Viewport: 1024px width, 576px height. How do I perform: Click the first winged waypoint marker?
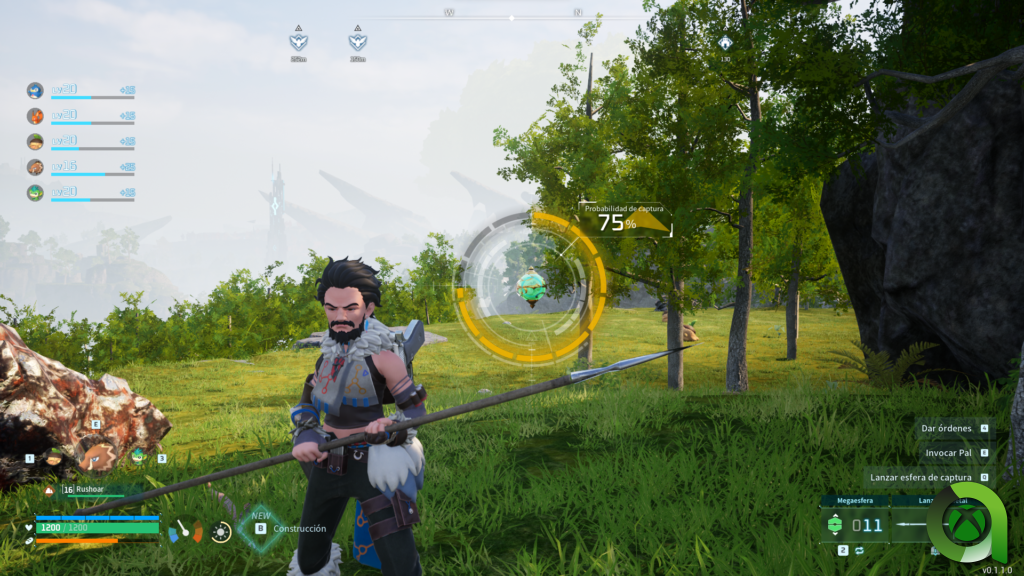pyautogui.click(x=298, y=42)
